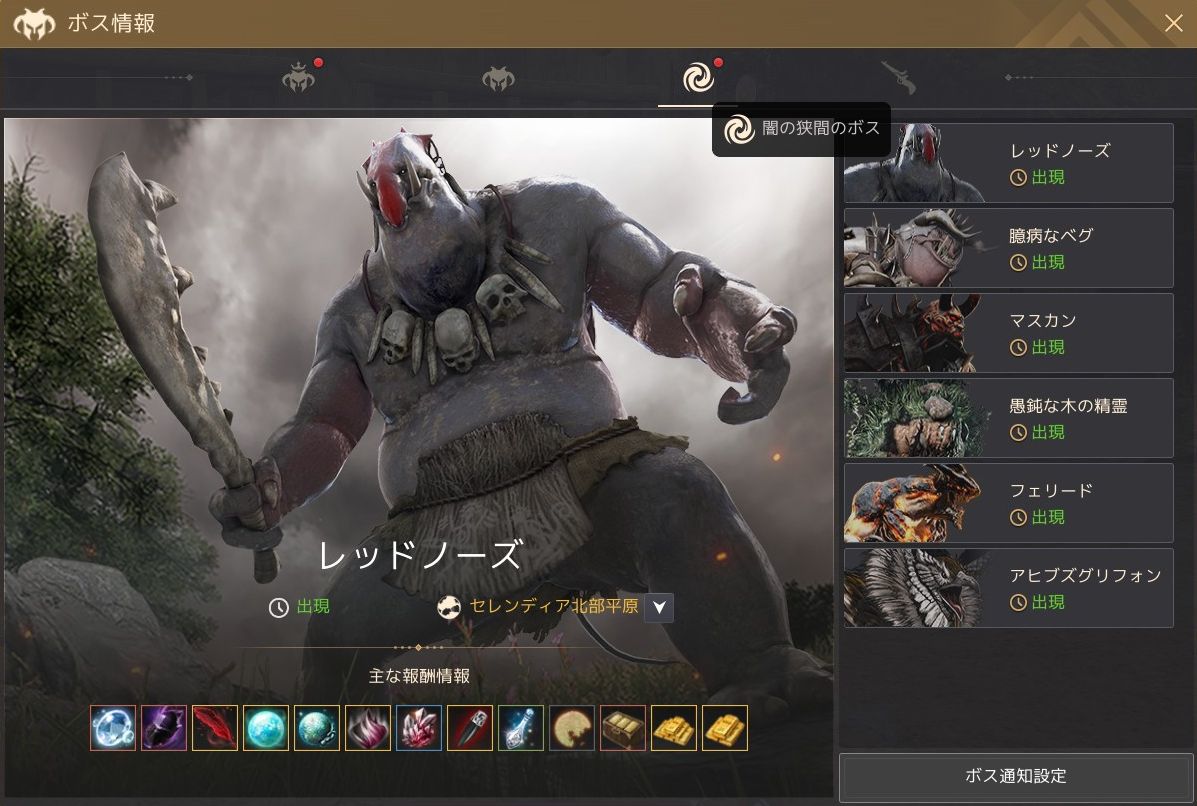Inspect the red dagger reward icon
1197x806 pixels.
470,728
